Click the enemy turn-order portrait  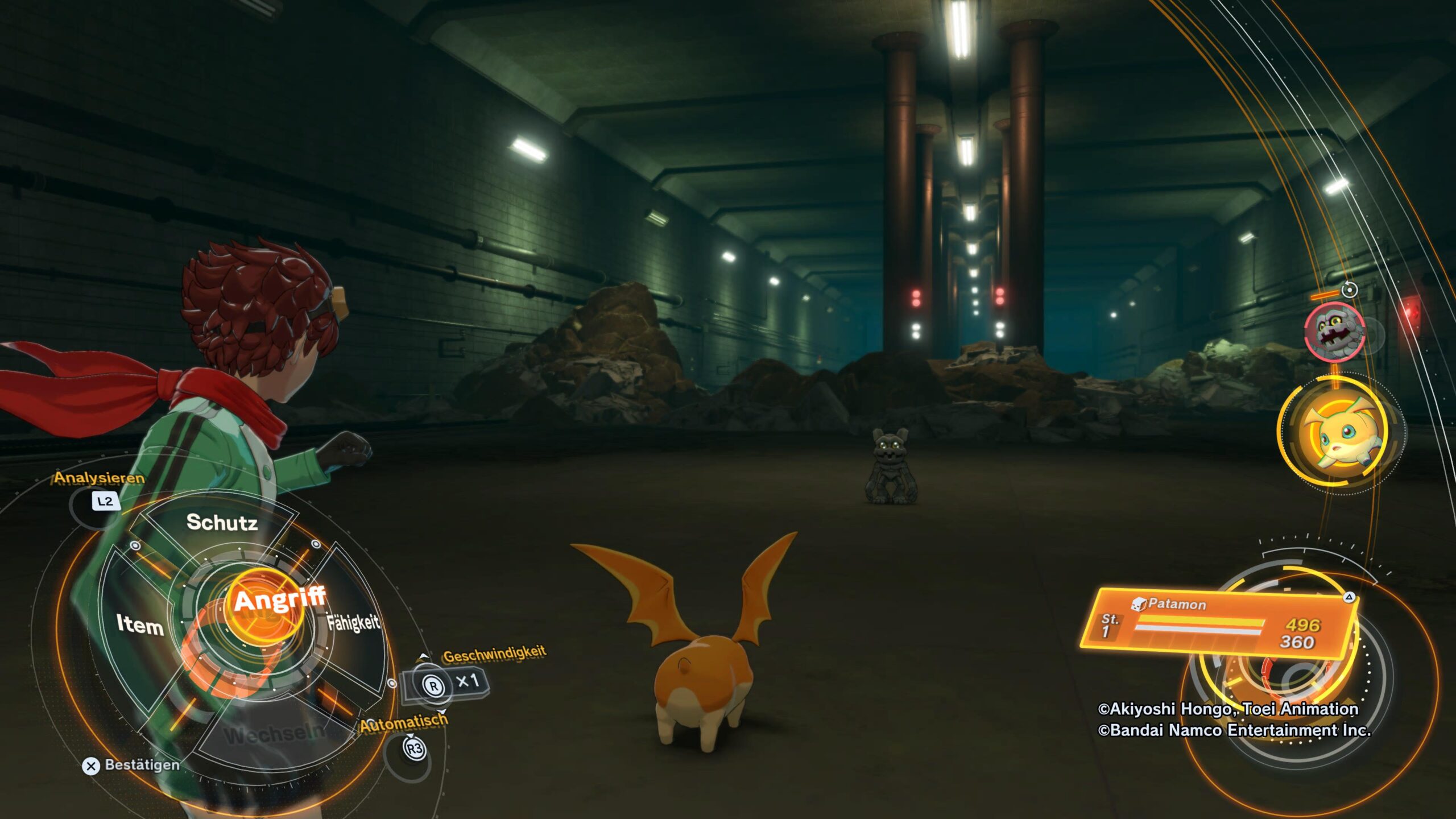pyautogui.click(x=1334, y=331)
